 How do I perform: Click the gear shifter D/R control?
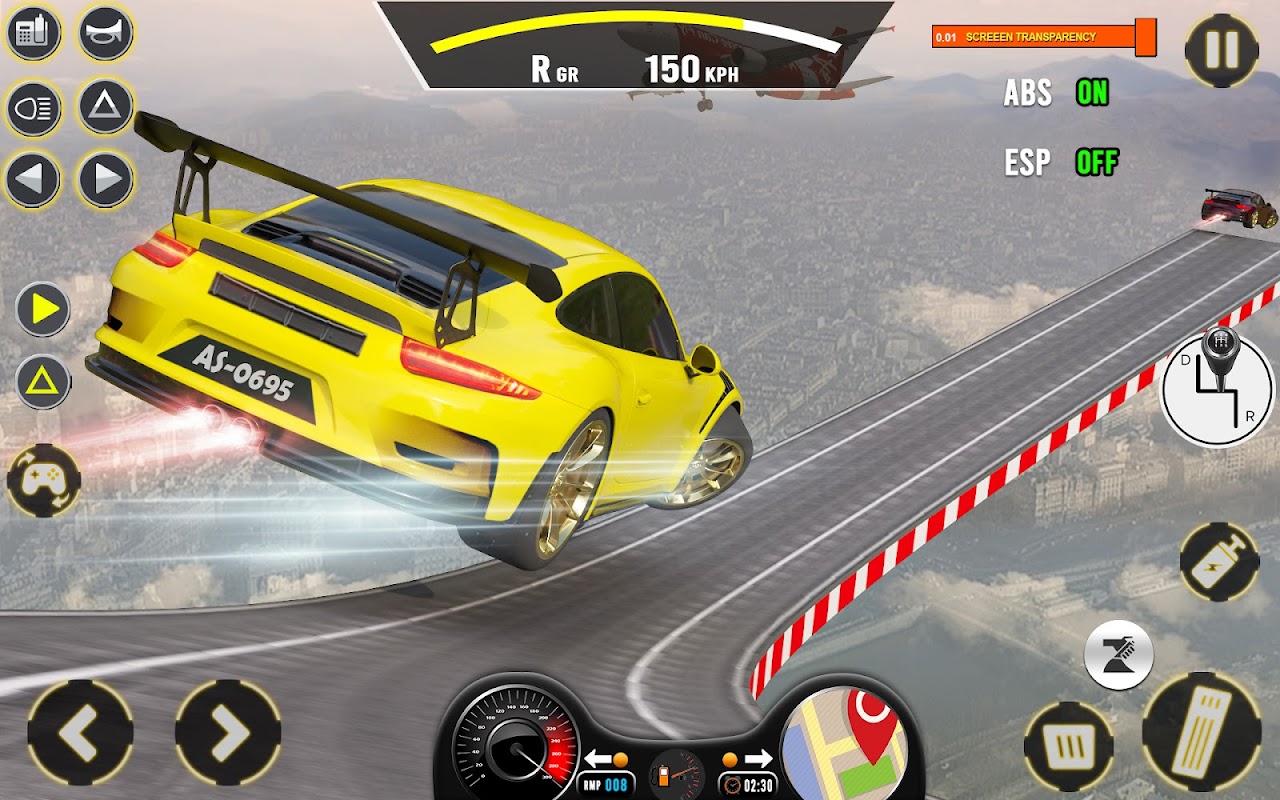click(x=1216, y=386)
